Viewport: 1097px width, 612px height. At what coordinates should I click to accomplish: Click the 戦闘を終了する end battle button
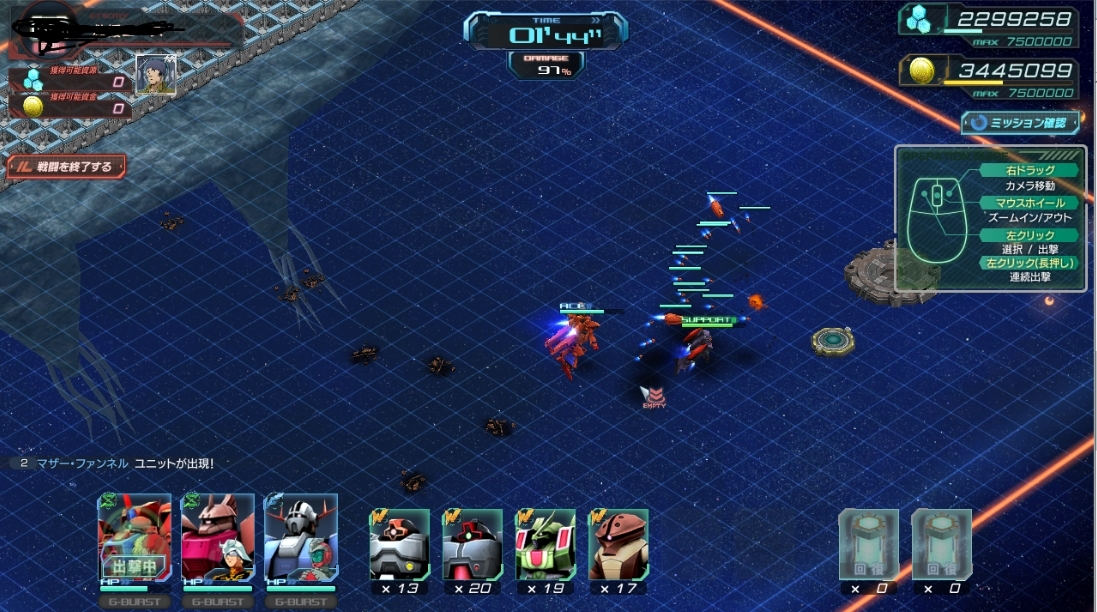67,166
